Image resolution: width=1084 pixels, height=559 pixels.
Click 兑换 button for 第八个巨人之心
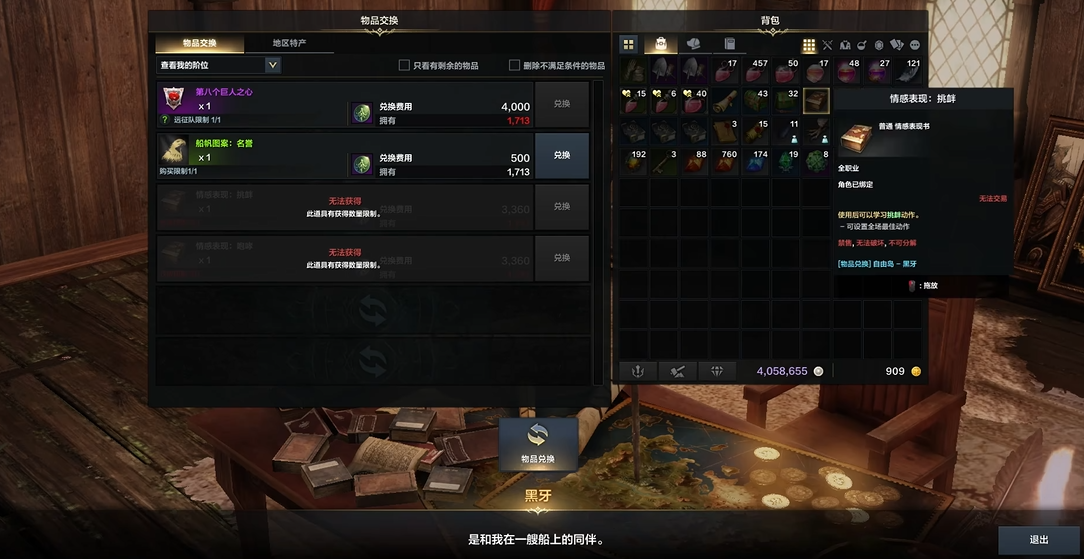coord(562,104)
